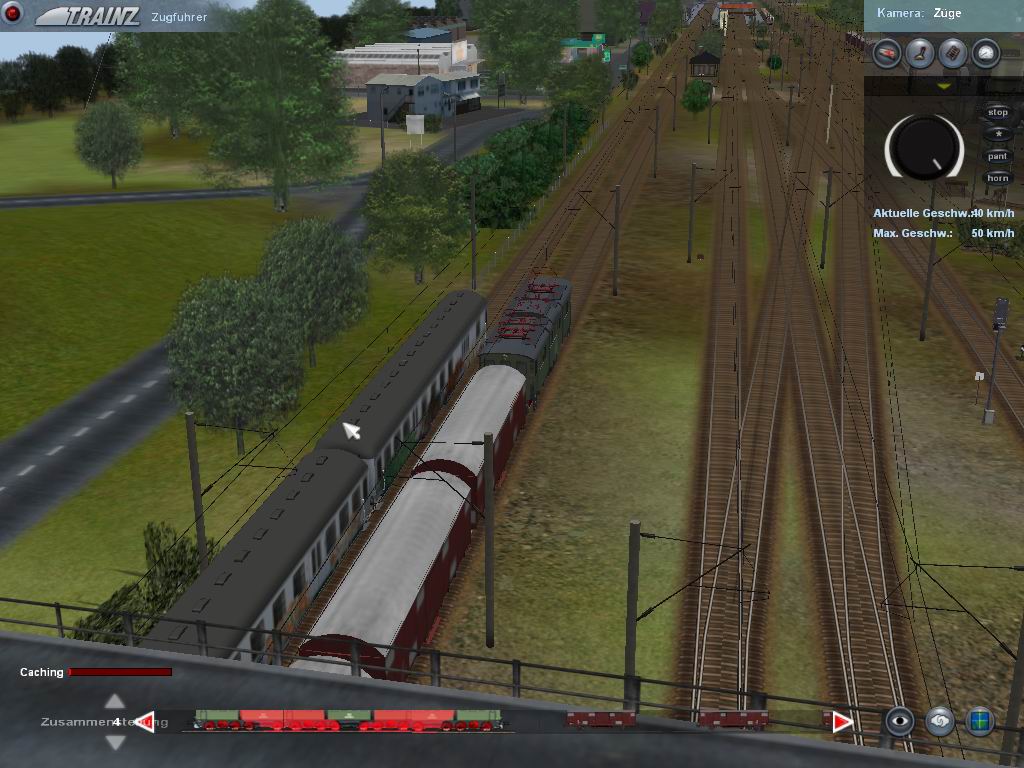Collapse panel with the yellow down arrow
Screen dimensions: 1024x768
tap(943, 87)
